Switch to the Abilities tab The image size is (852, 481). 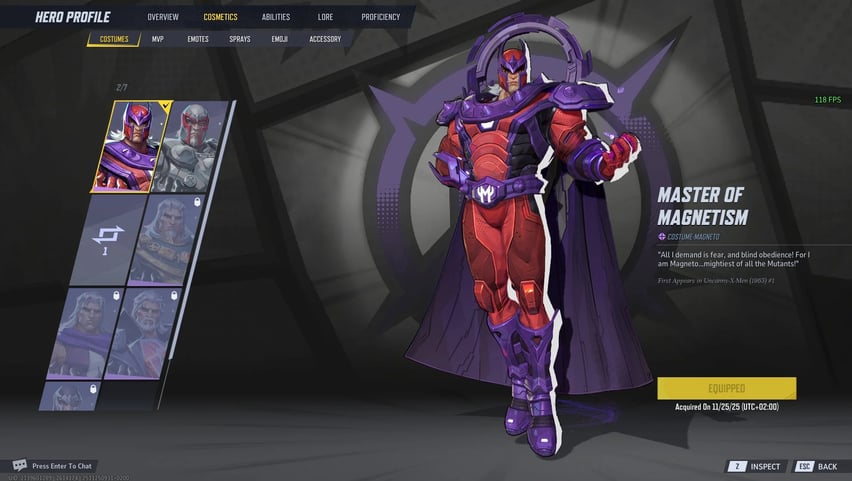click(275, 17)
